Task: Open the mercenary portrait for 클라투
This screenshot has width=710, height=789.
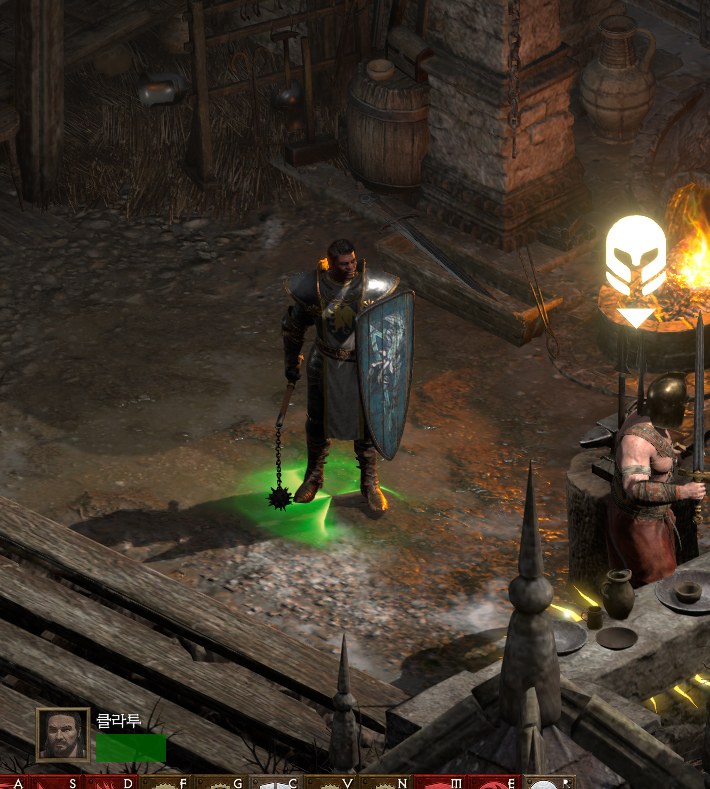Action: 63,735
